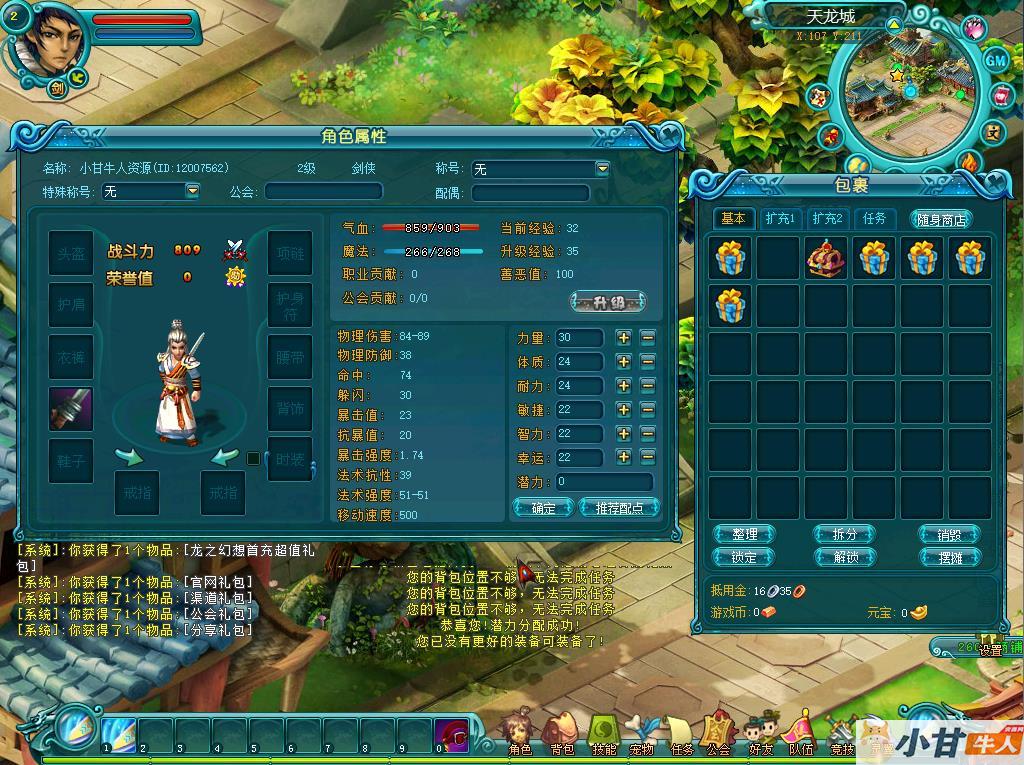
Task: Expand the 特殊称号 special title dropdown
Action: click(x=192, y=190)
